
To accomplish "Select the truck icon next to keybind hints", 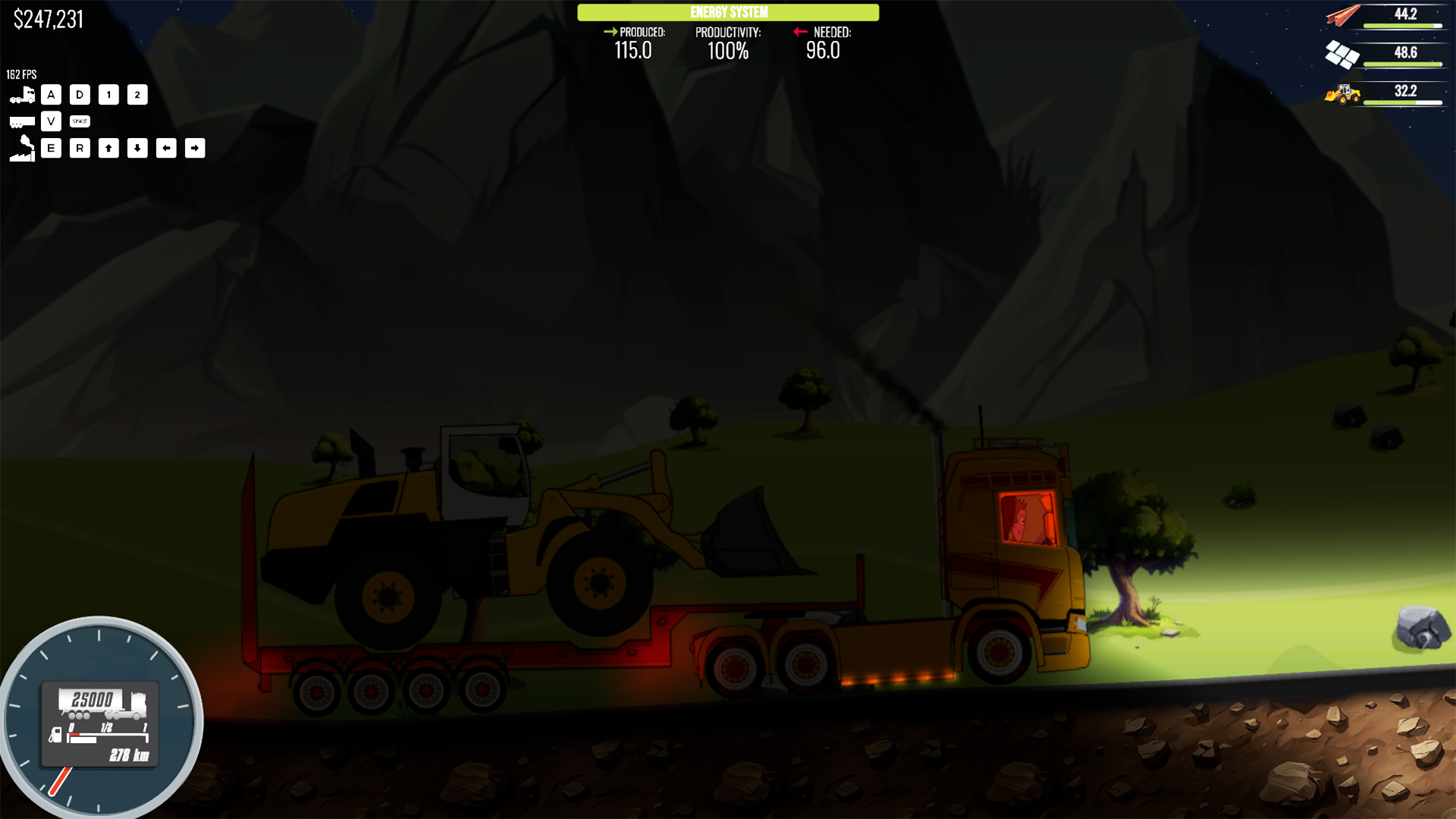I will tap(22, 93).
